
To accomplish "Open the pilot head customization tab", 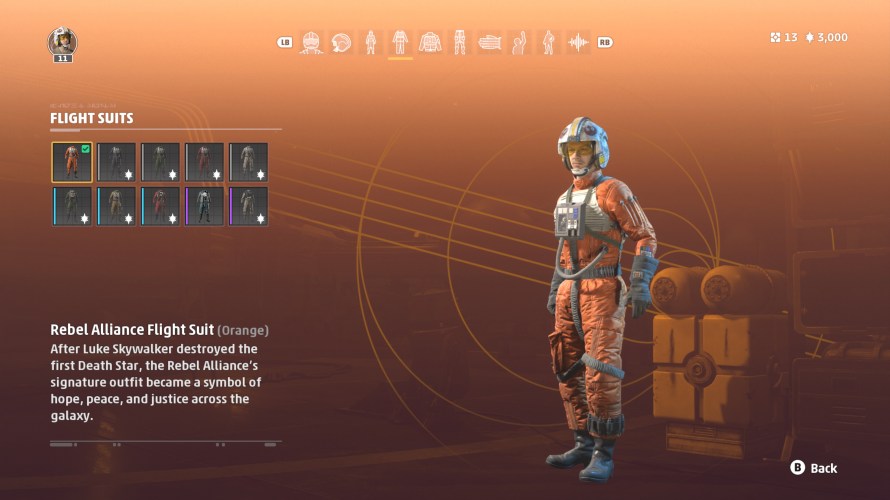I will coord(312,42).
